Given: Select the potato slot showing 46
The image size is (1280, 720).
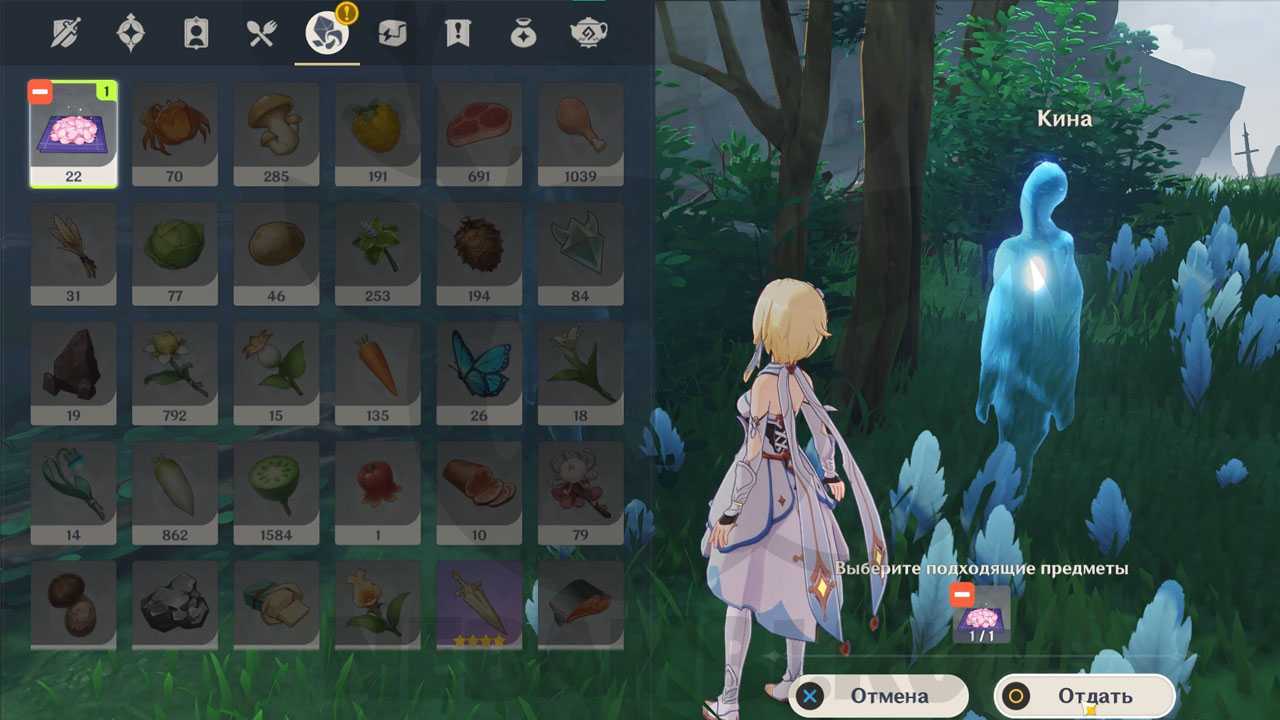Looking at the screenshot, I should tap(276, 254).
